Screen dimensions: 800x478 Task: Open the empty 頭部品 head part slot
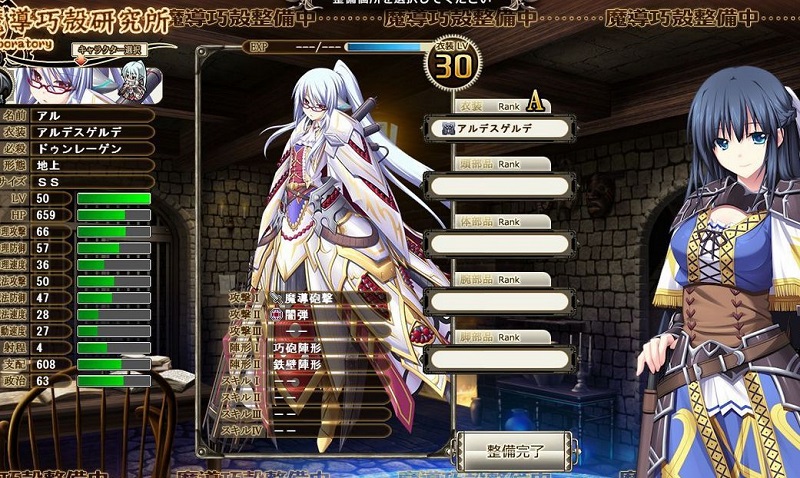[499, 186]
